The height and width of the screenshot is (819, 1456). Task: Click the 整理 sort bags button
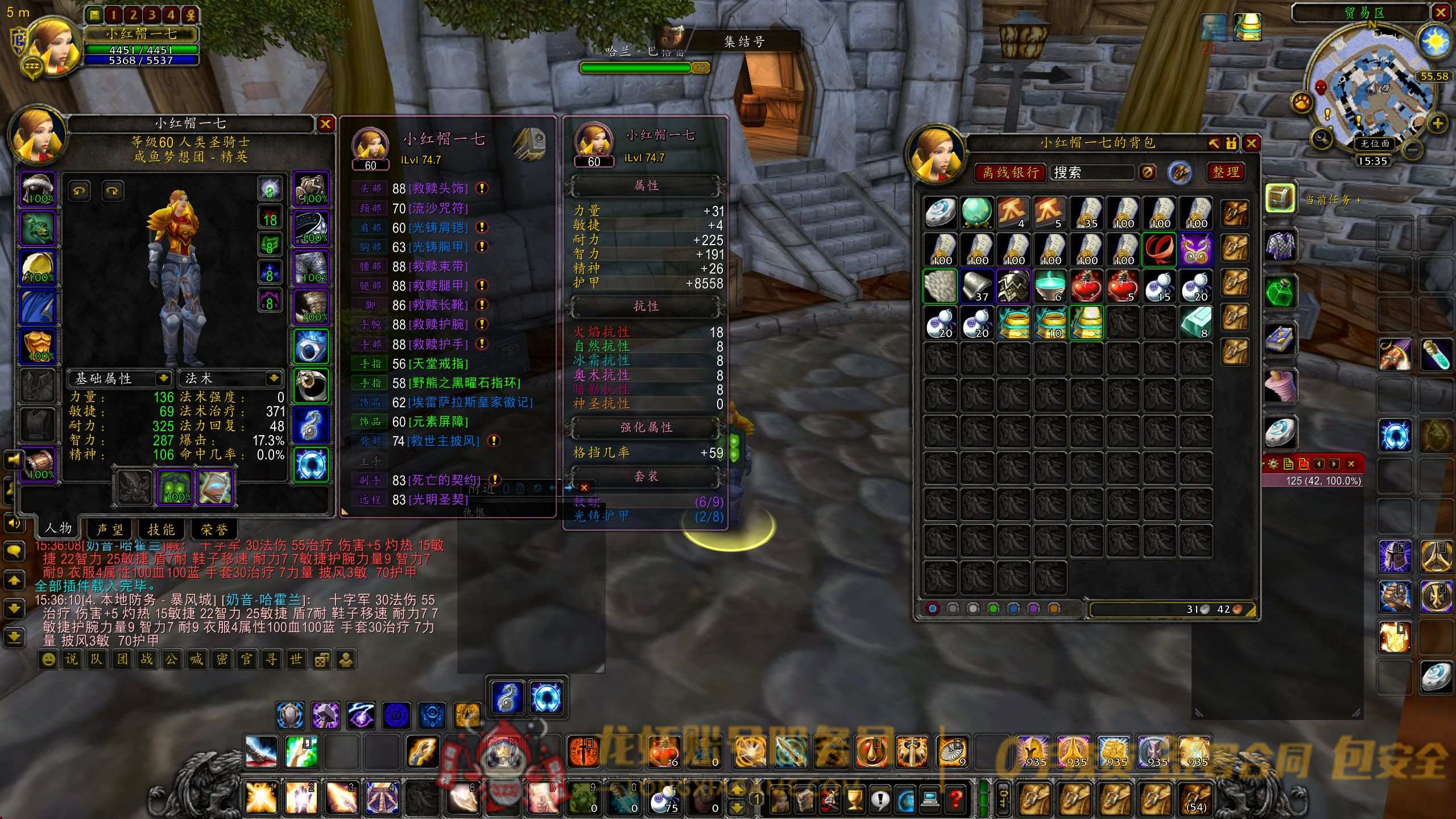[x=1225, y=172]
